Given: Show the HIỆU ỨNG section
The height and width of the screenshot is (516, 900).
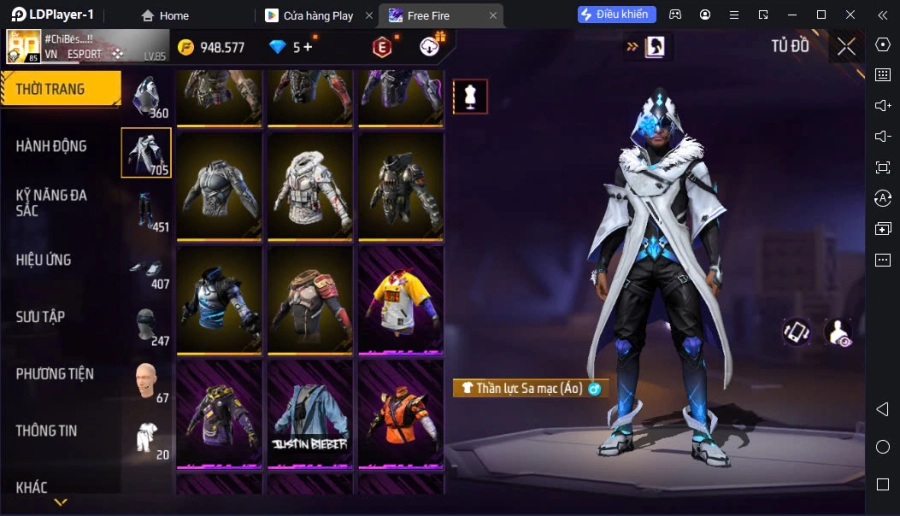Looking at the screenshot, I should [x=44, y=260].
